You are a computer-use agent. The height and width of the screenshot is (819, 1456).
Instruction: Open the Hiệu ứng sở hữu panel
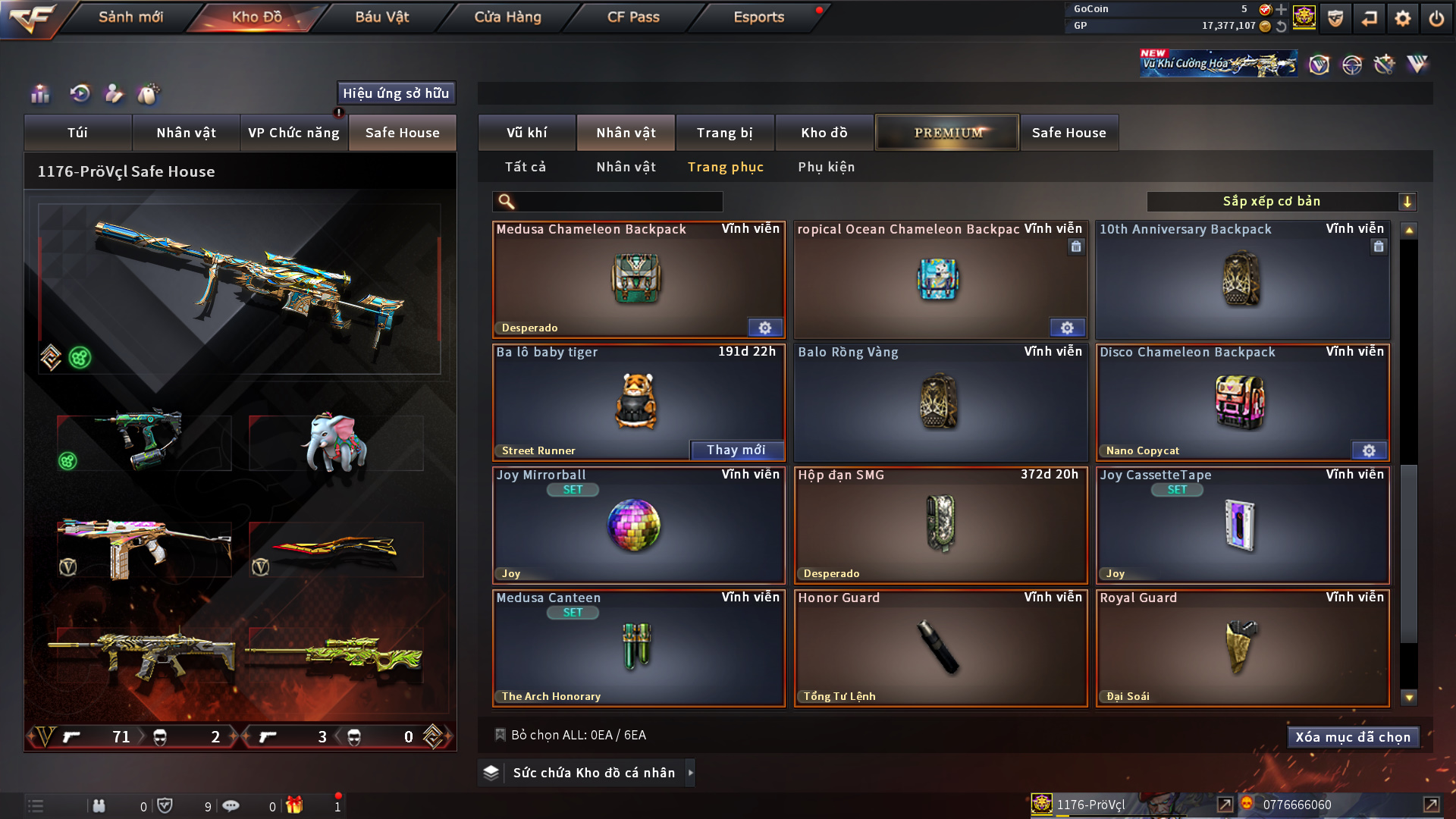pos(396,93)
